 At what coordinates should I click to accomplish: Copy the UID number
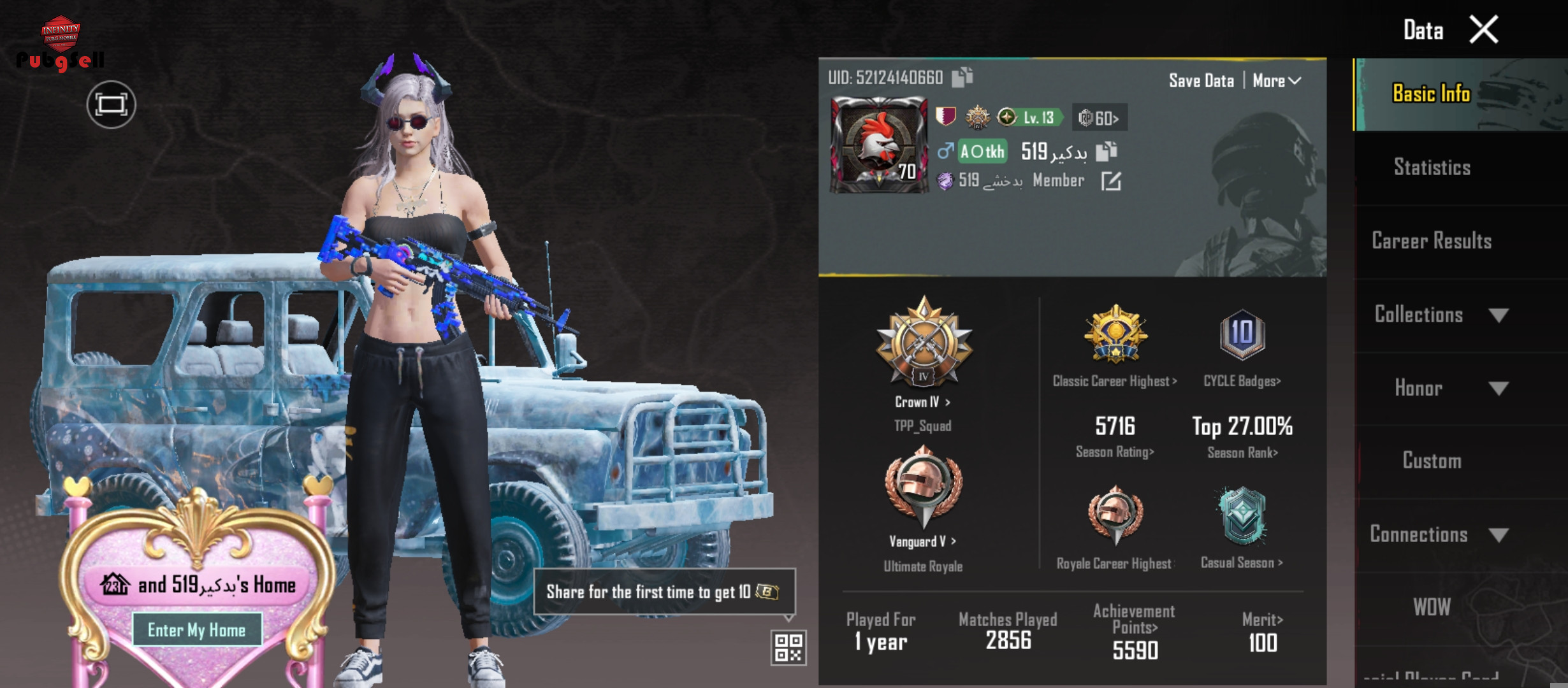pos(962,77)
